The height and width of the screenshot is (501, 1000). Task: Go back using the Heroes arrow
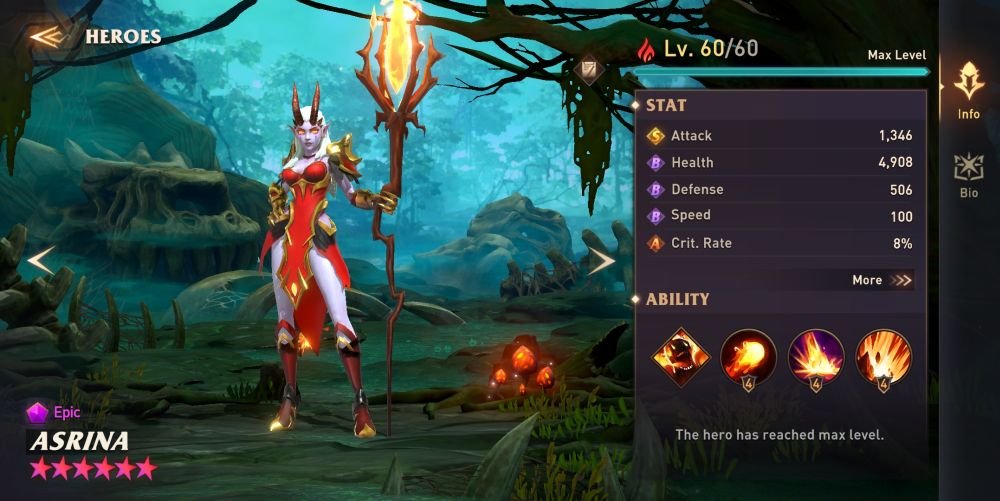coord(48,37)
